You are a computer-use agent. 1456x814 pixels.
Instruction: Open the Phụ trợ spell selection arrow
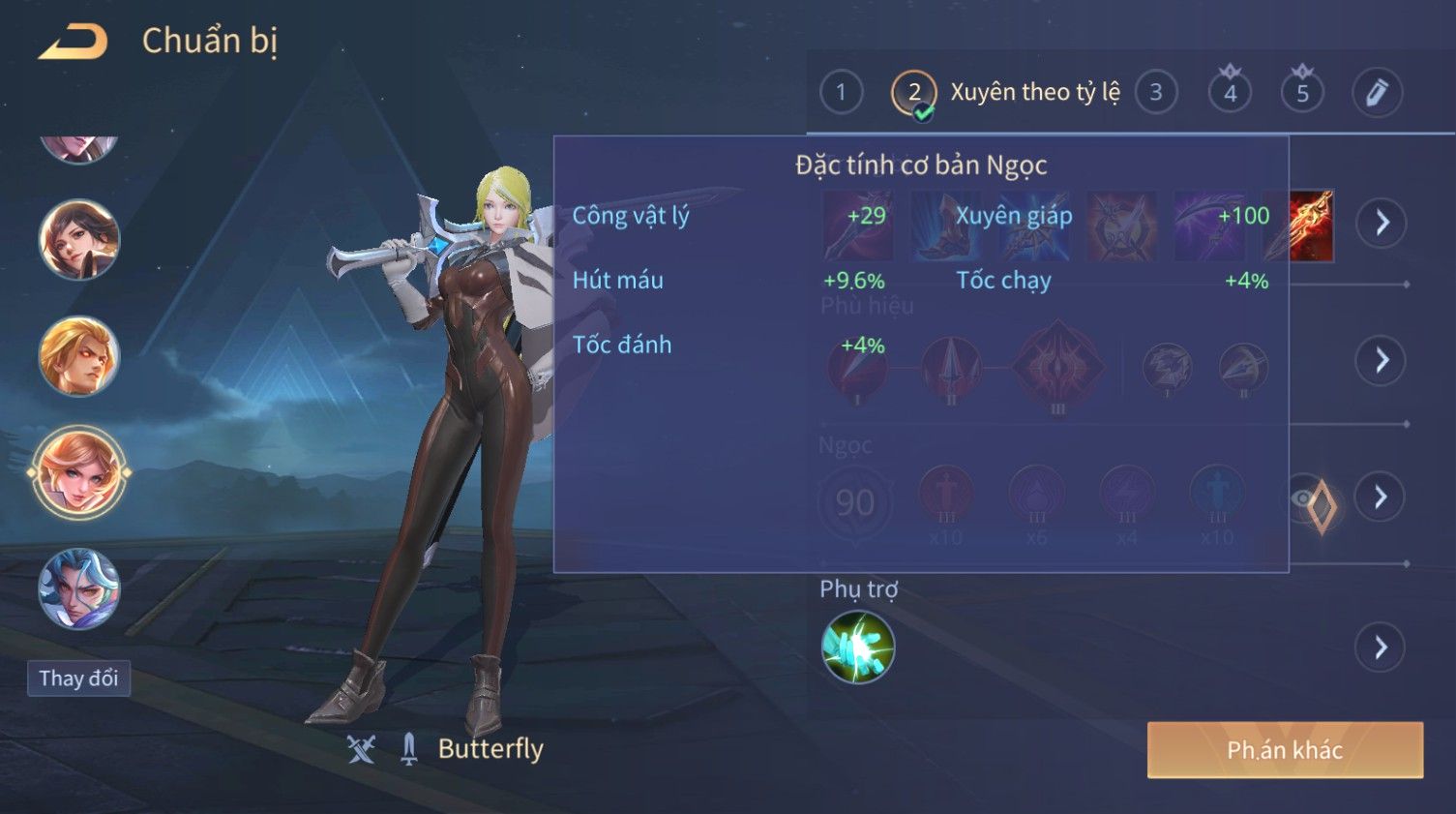(x=1381, y=648)
